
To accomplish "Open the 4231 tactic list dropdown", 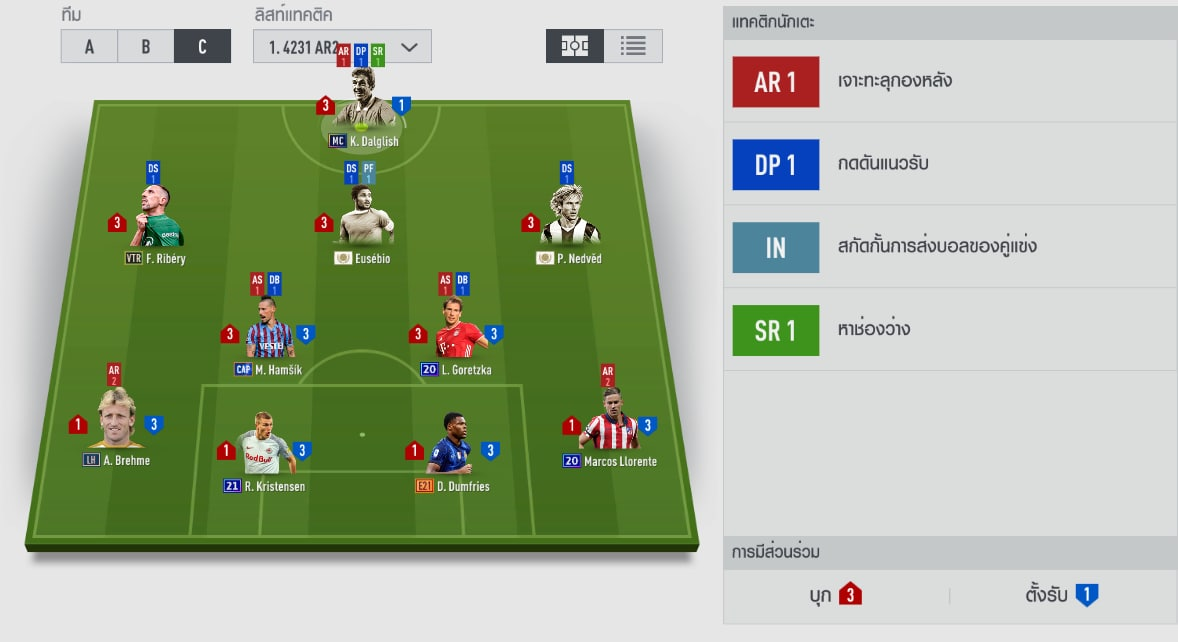I will [342, 47].
